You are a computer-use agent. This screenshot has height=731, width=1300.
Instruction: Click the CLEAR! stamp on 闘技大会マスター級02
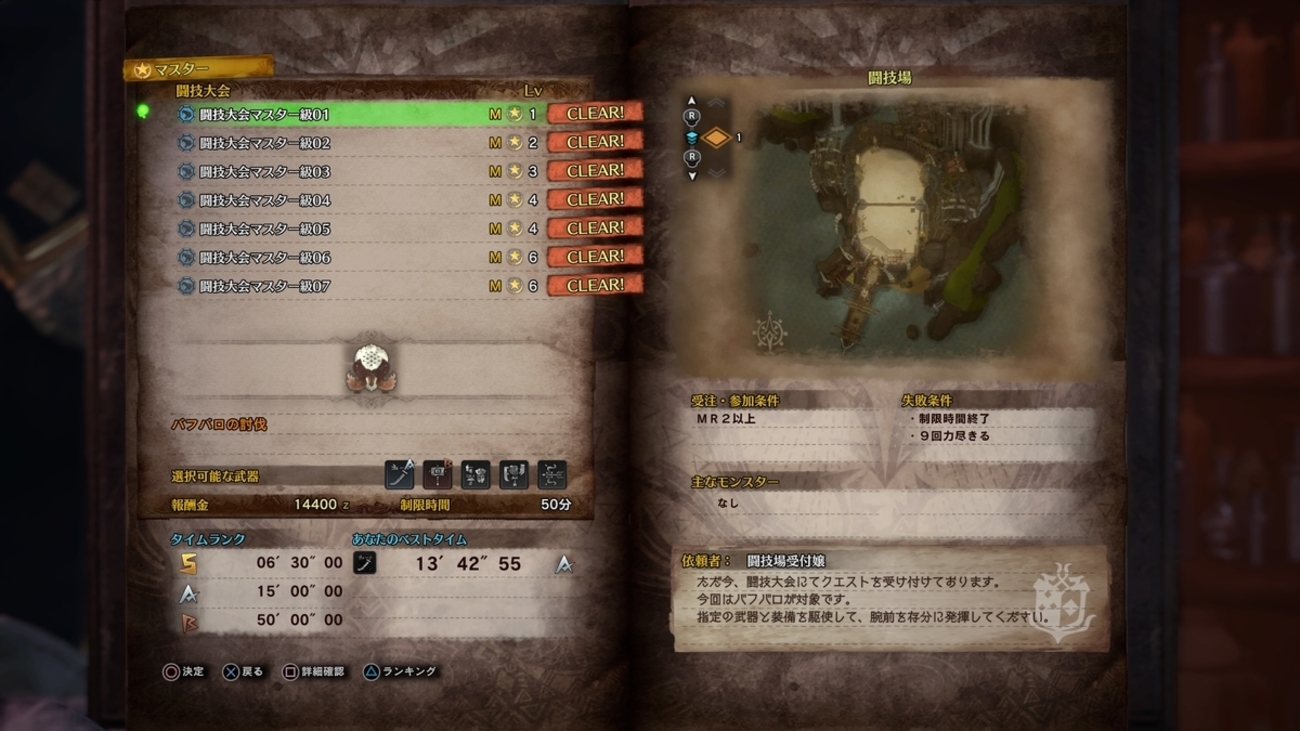(x=596, y=141)
